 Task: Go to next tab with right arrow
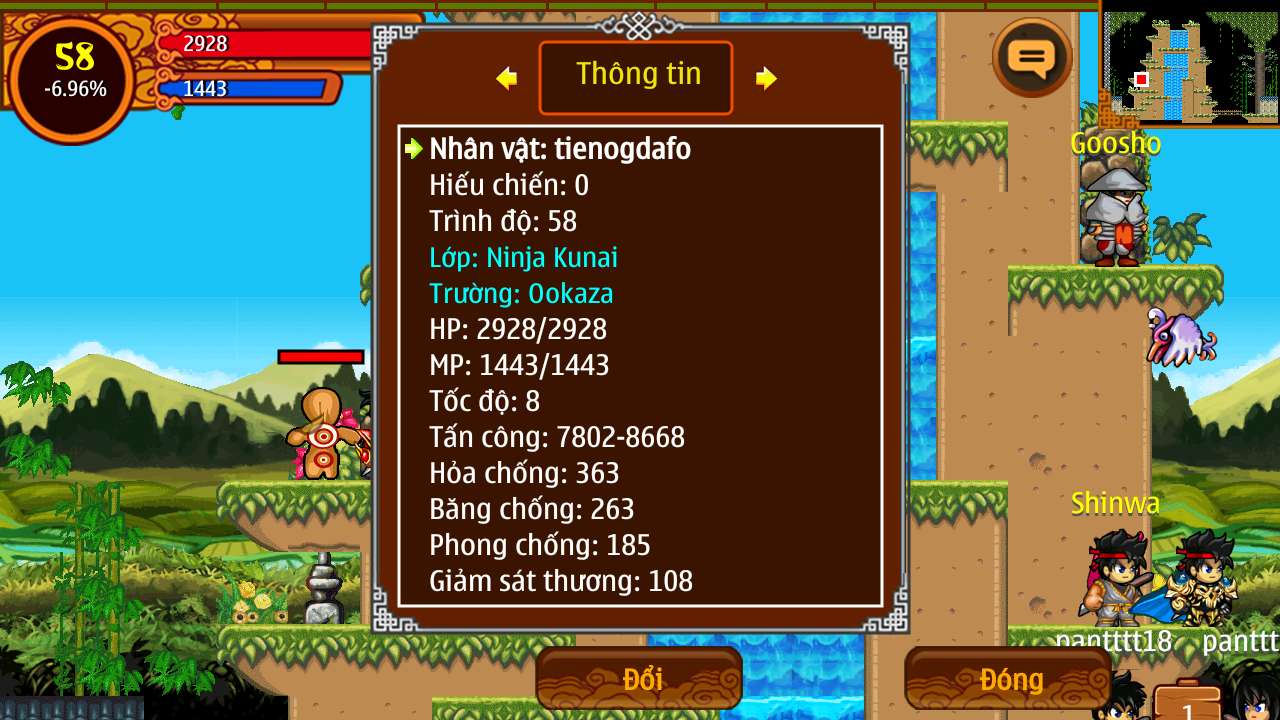pyautogui.click(x=766, y=78)
